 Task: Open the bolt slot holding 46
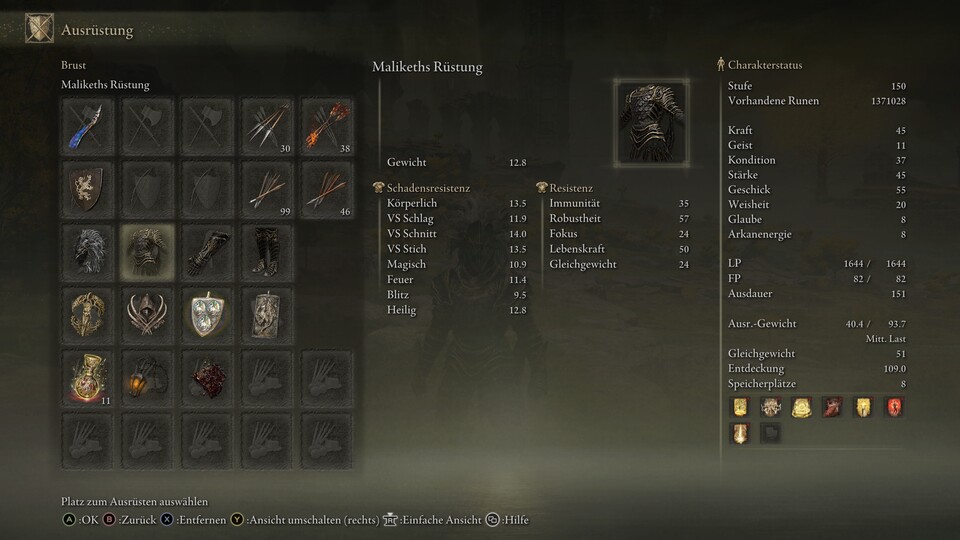(x=327, y=188)
